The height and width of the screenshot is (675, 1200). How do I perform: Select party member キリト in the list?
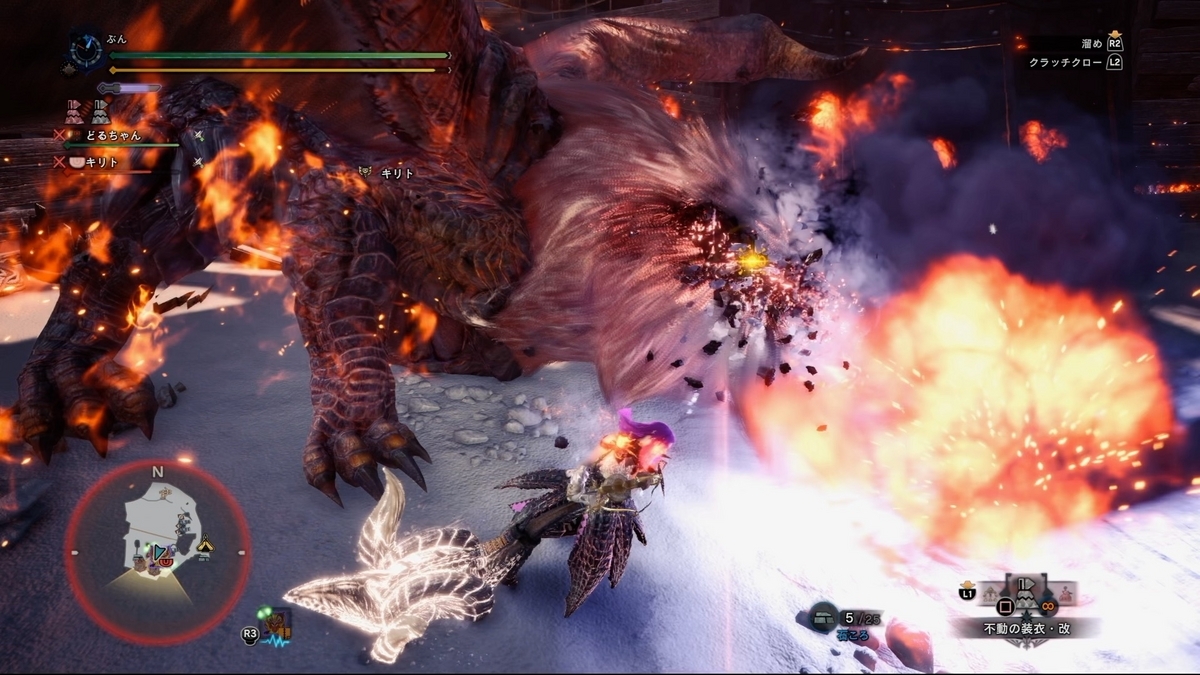pyautogui.click(x=104, y=161)
